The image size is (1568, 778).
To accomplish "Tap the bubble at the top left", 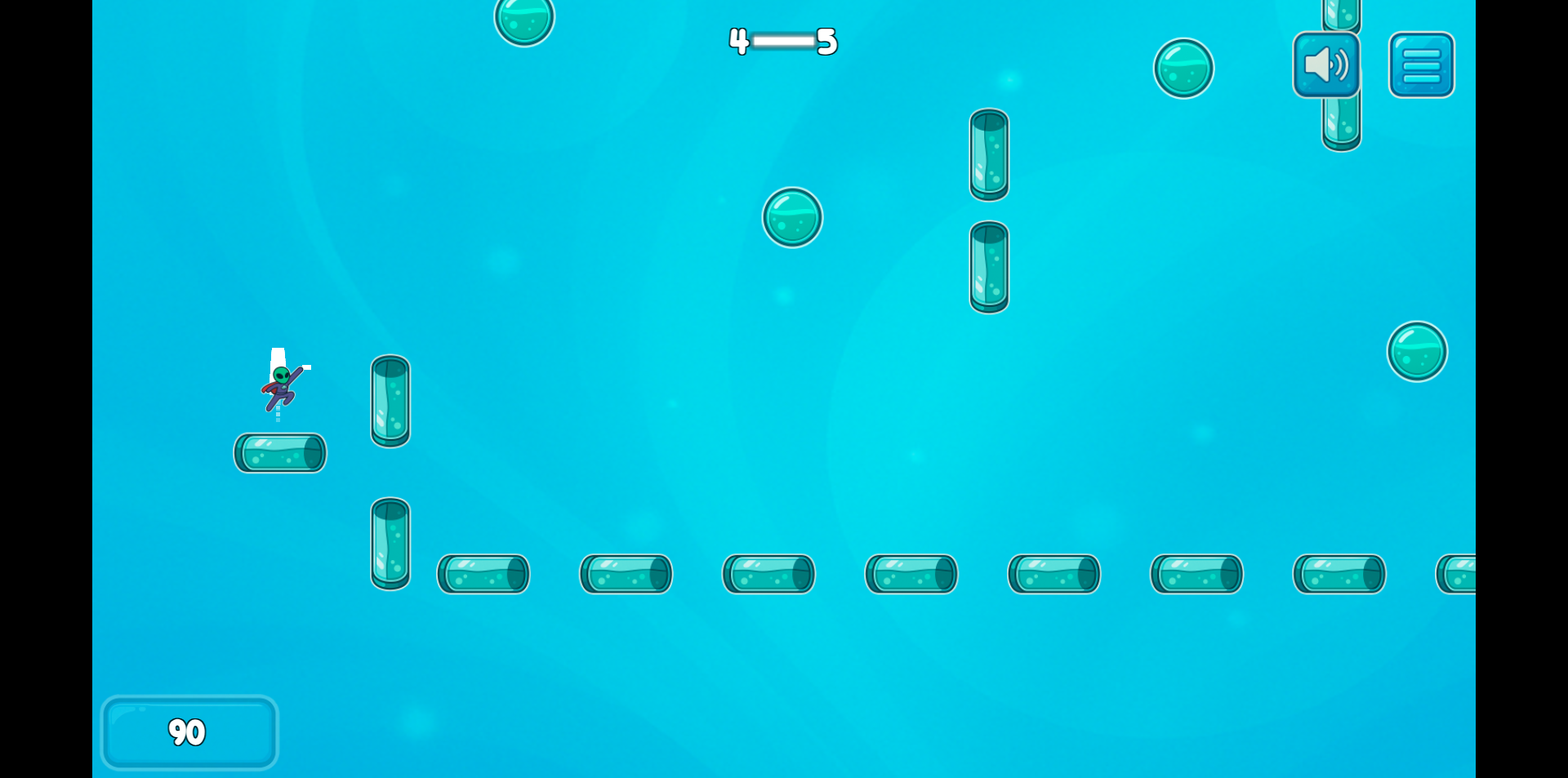I will [x=523, y=20].
